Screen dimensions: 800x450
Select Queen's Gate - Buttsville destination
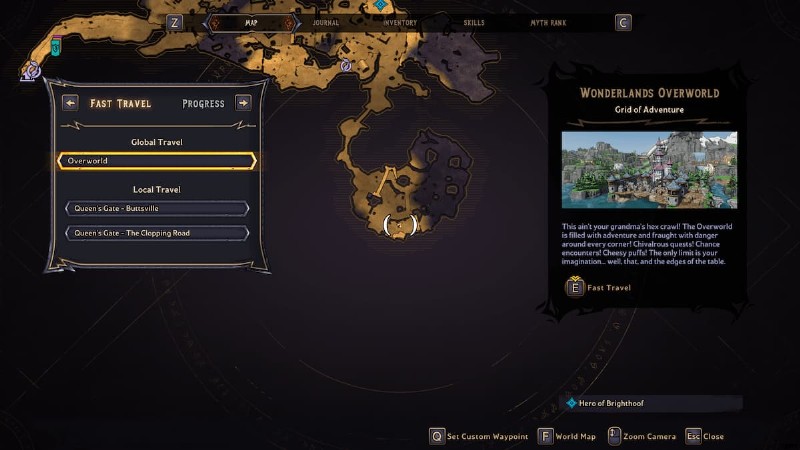click(157, 208)
